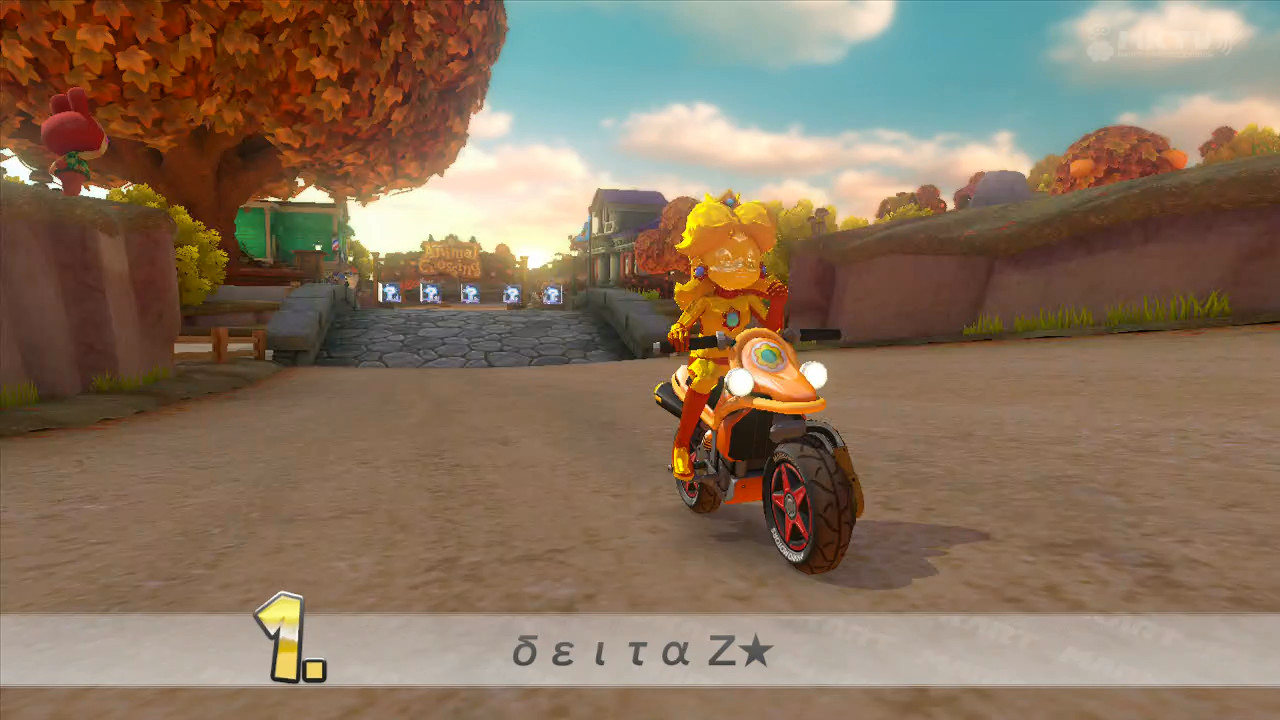1280x720 pixels.
Task: Click the question mark on the second item box
Action: click(429, 292)
